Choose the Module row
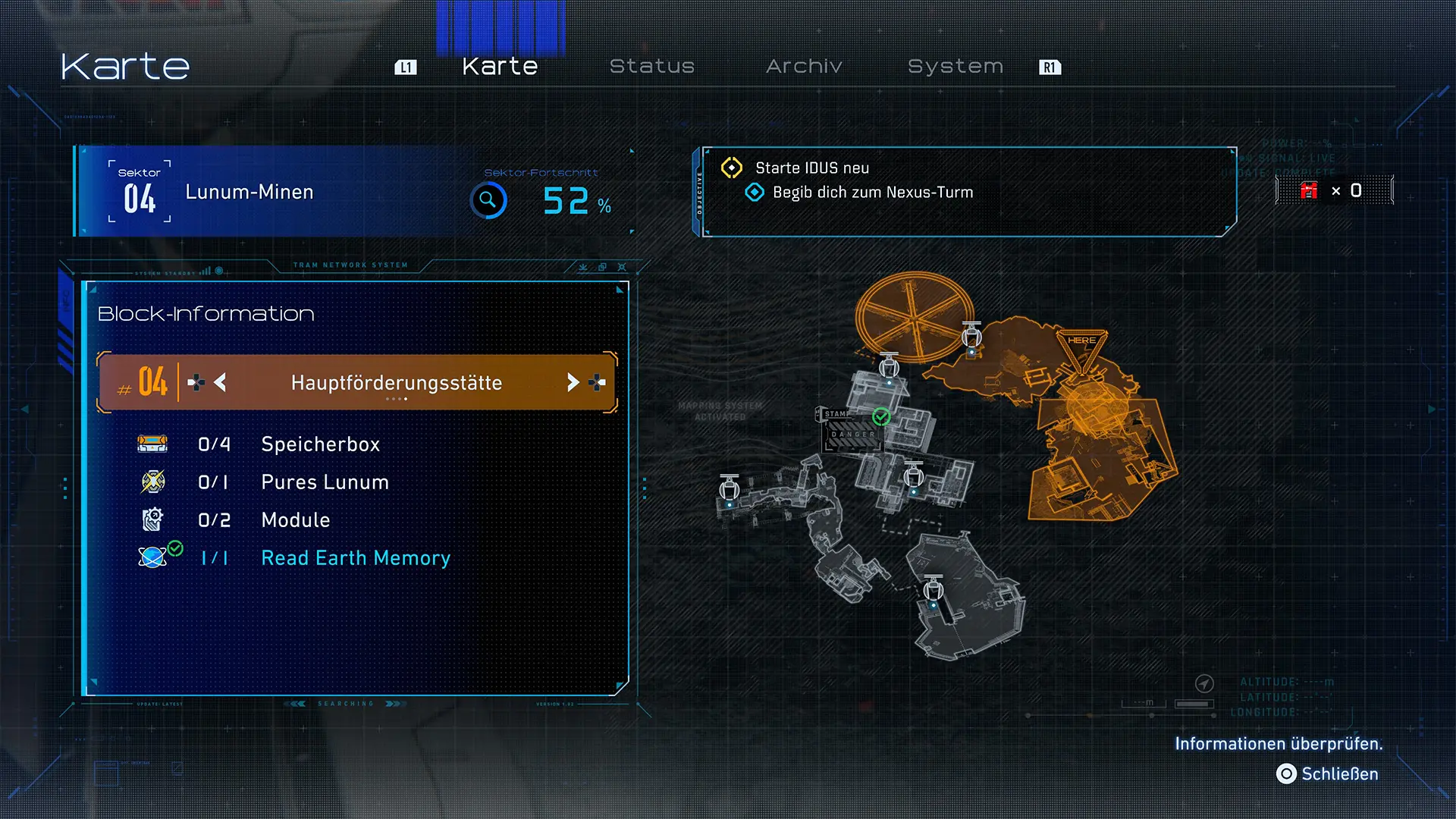Image resolution: width=1456 pixels, height=819 pixels. tap(295, 520)
